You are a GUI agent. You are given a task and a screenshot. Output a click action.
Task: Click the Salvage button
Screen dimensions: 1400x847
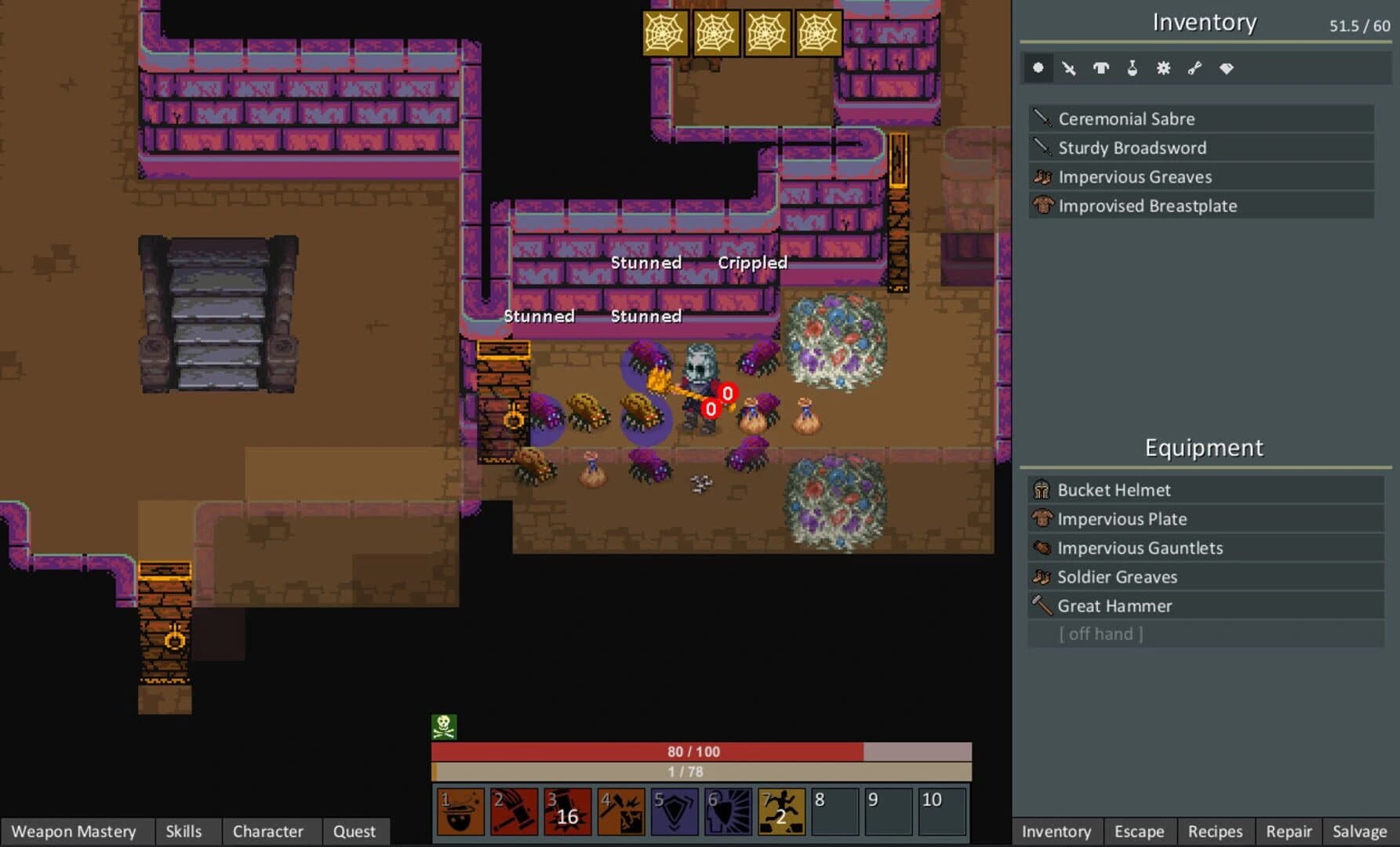(x=1360, y=831)
